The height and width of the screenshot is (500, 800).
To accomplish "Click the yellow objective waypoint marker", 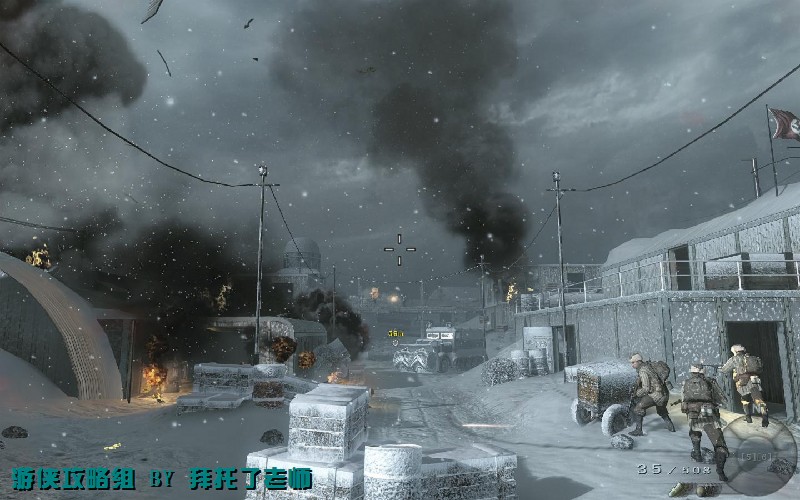I will pyautogui.click(x=397, y=333).
